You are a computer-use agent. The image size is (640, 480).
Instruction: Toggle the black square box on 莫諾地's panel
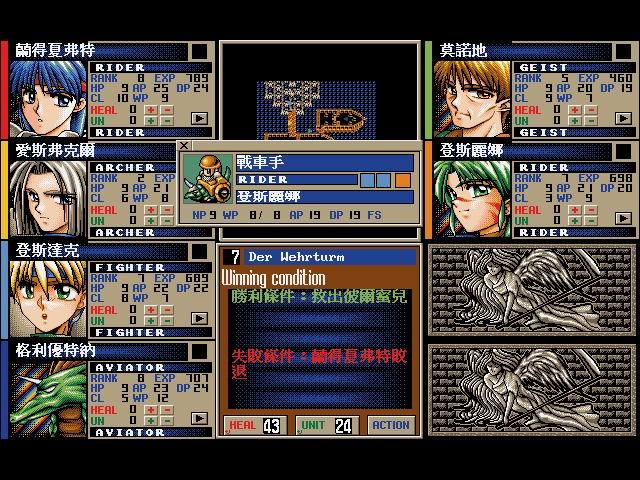(623, 51)
